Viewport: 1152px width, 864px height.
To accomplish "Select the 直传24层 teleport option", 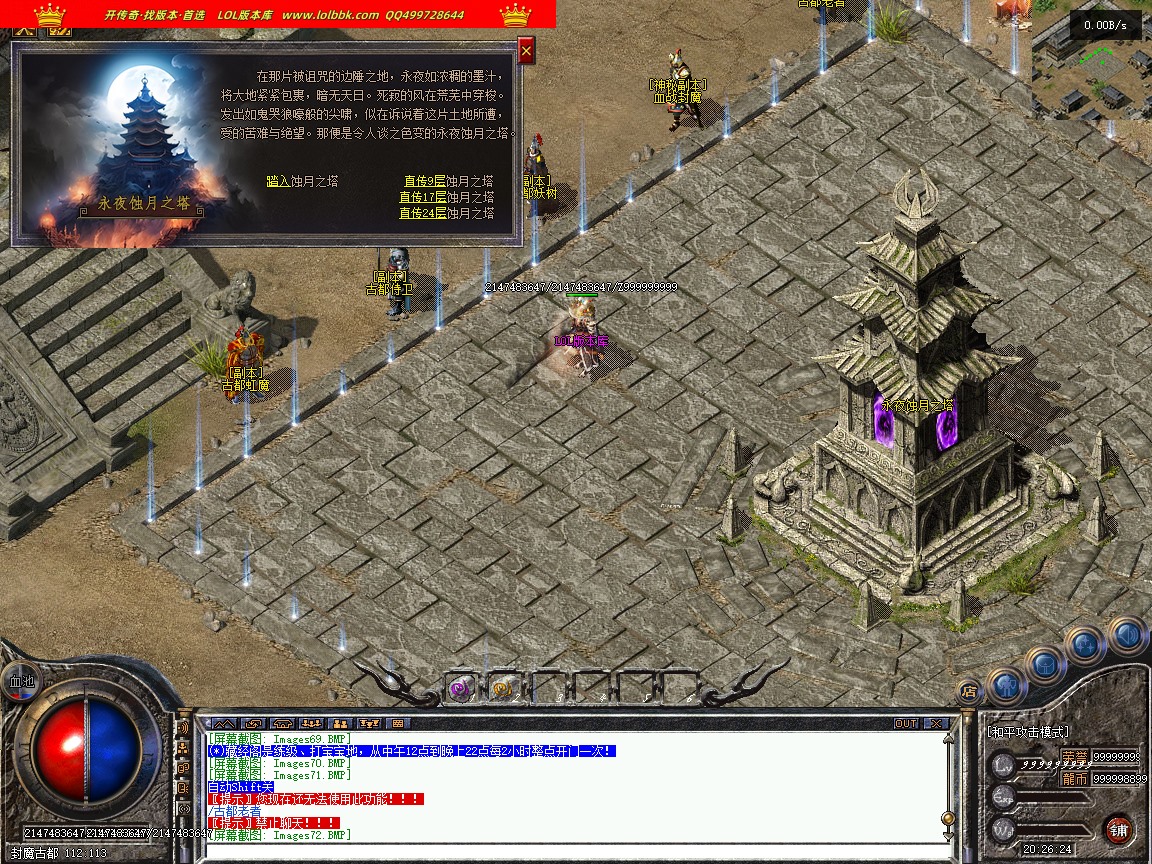I will coord(423,213).
